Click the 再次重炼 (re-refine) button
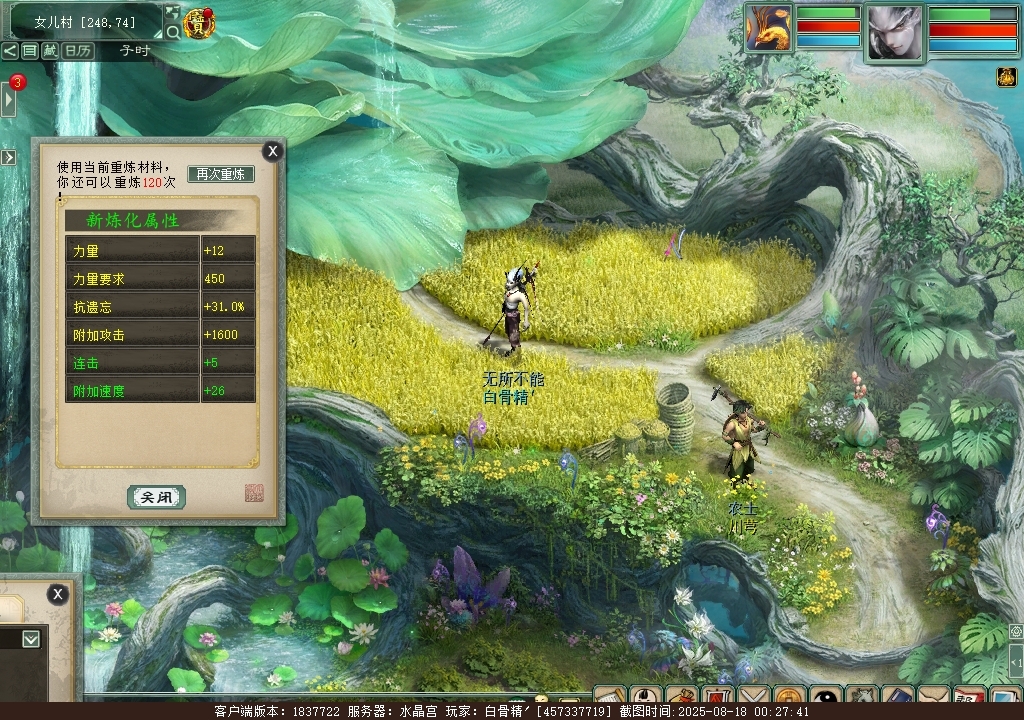Viewport: 1024px width, 720px height. pos(221,174)
